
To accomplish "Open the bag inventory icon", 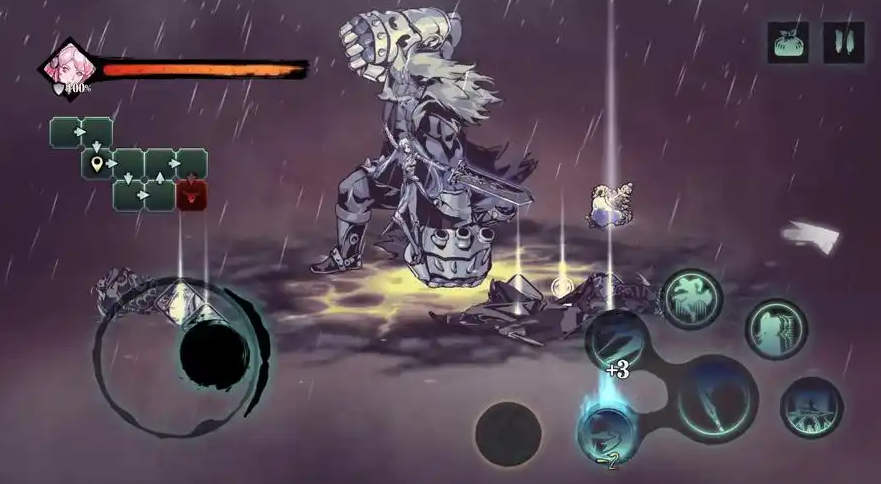I will pyautogui.click(x=788, y=43).
